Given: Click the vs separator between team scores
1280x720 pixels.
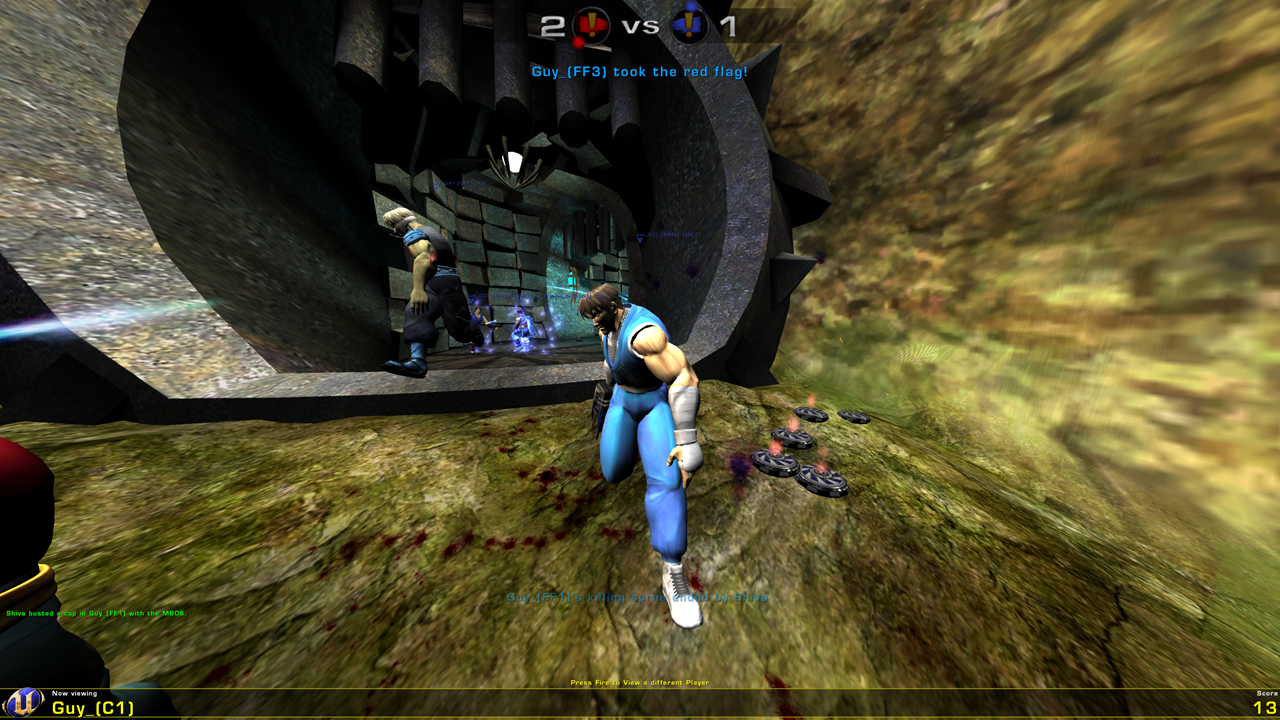Looking at the screenshot, I should coord(640,25).
